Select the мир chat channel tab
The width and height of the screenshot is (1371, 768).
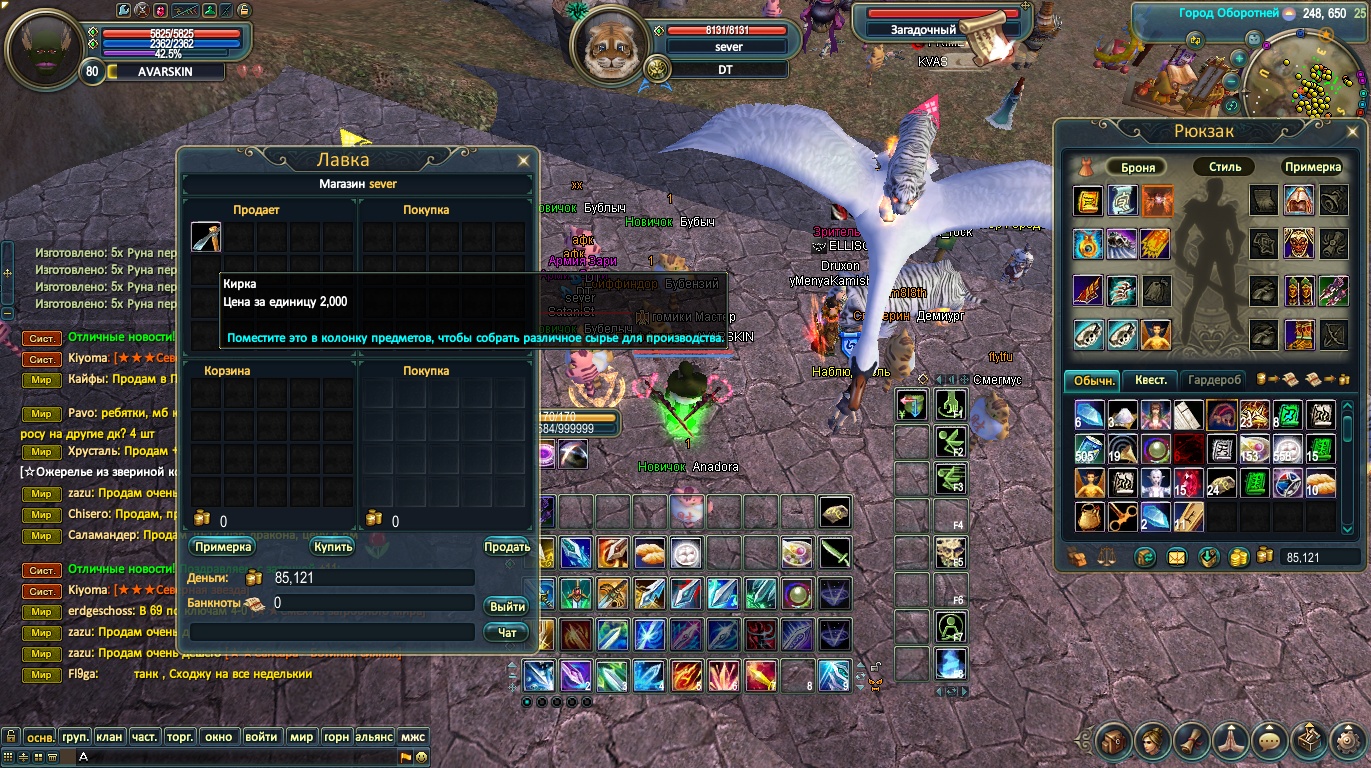(x=300, y=737)
